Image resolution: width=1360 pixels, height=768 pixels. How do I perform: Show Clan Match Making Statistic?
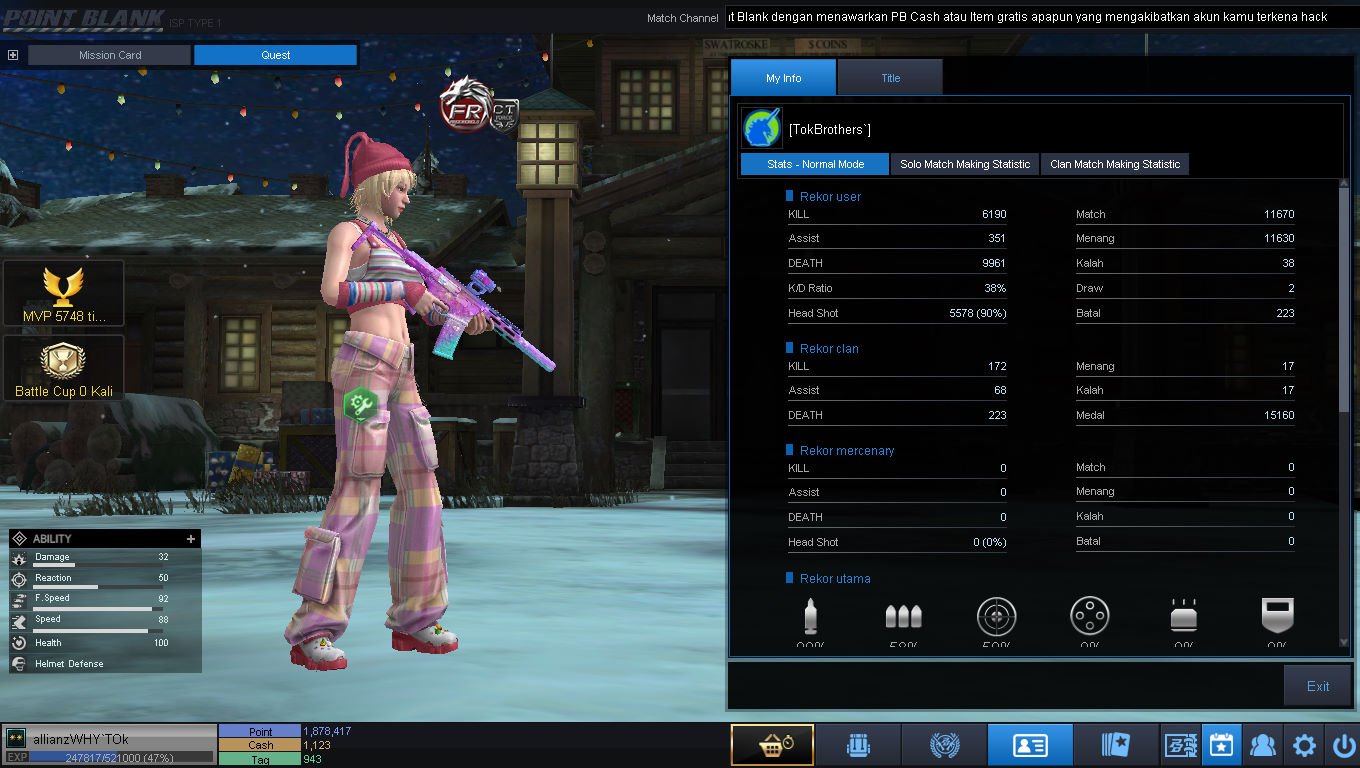click(x=1114, y=164)
